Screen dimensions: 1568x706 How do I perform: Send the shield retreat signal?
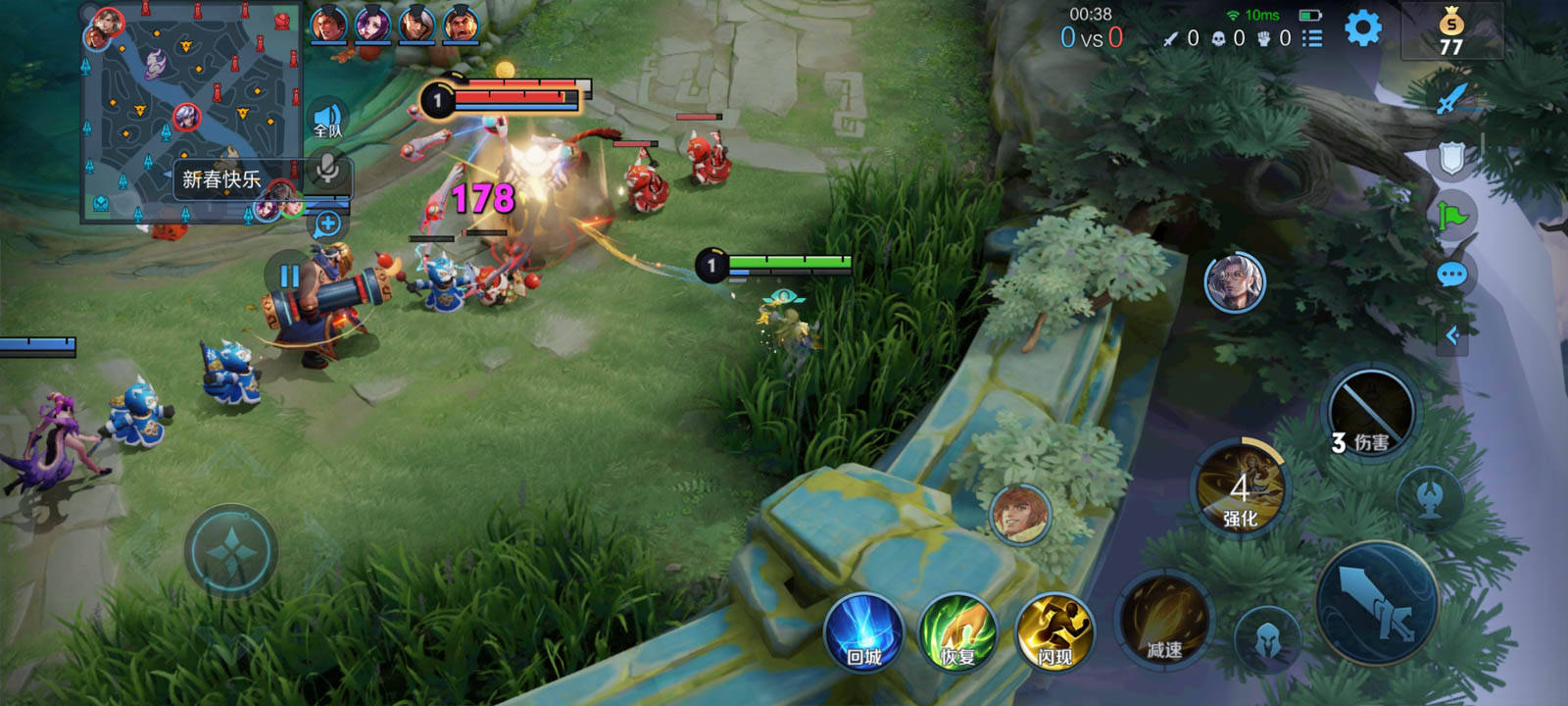(1451, 157)
